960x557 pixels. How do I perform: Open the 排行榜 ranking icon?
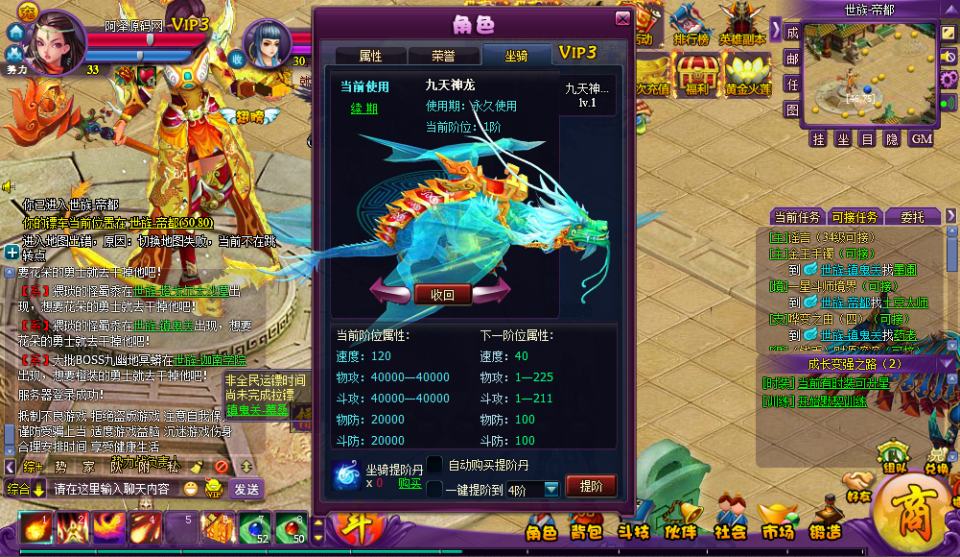click(691, 27)
